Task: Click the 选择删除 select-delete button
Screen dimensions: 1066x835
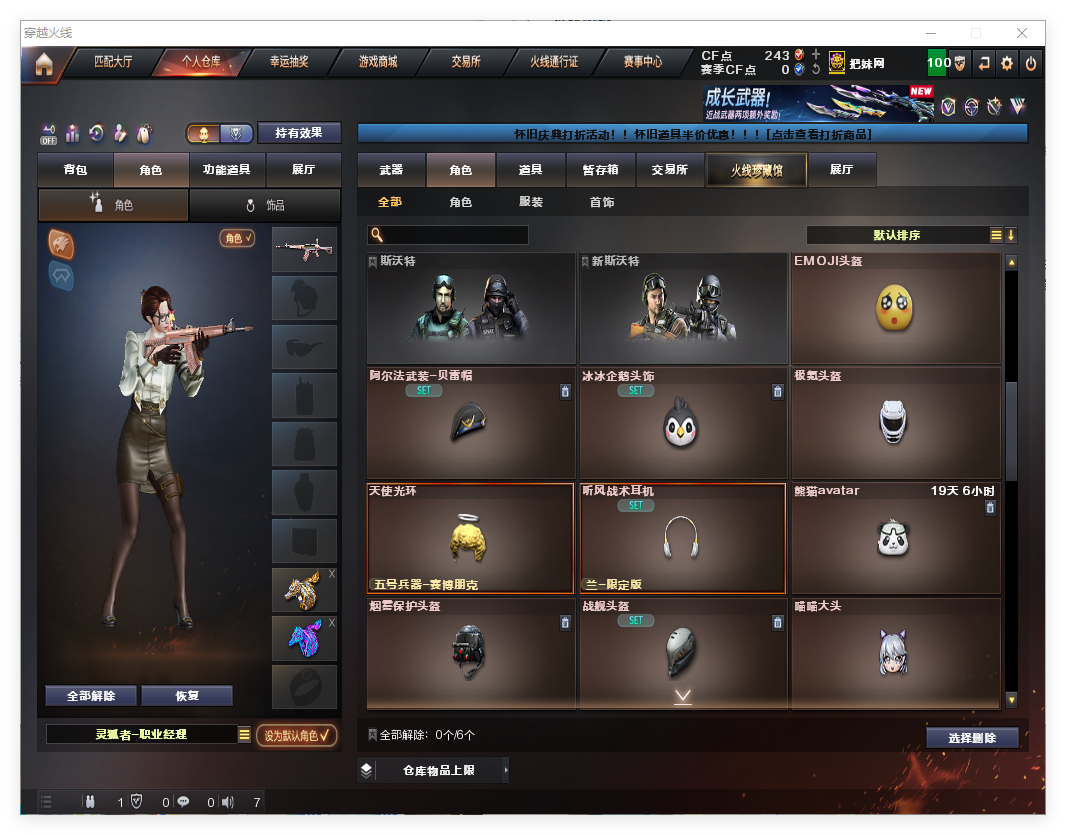Action: tap(972, 738)
